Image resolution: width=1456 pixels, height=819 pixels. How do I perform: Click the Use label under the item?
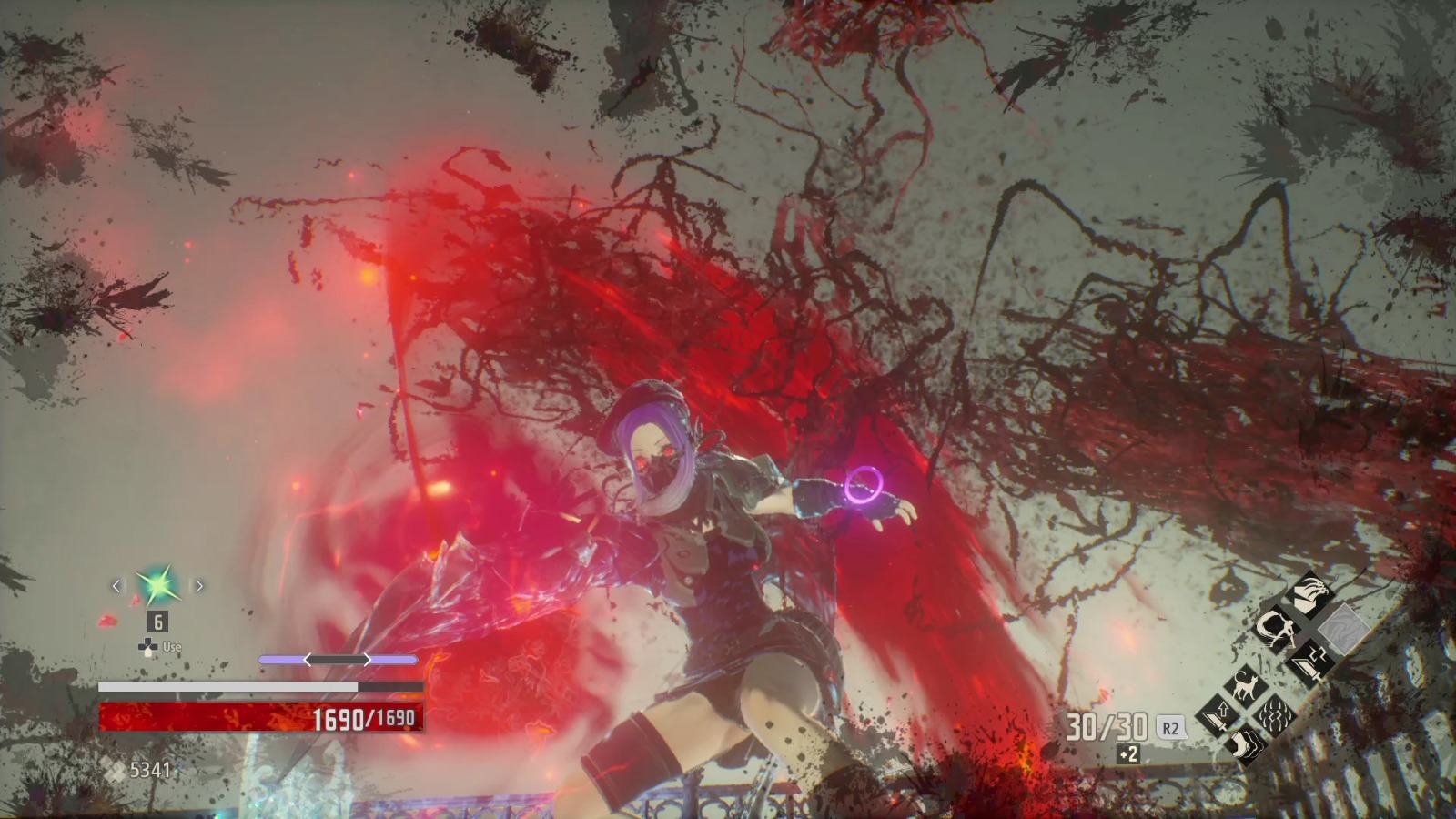click(x=171, y=647)
